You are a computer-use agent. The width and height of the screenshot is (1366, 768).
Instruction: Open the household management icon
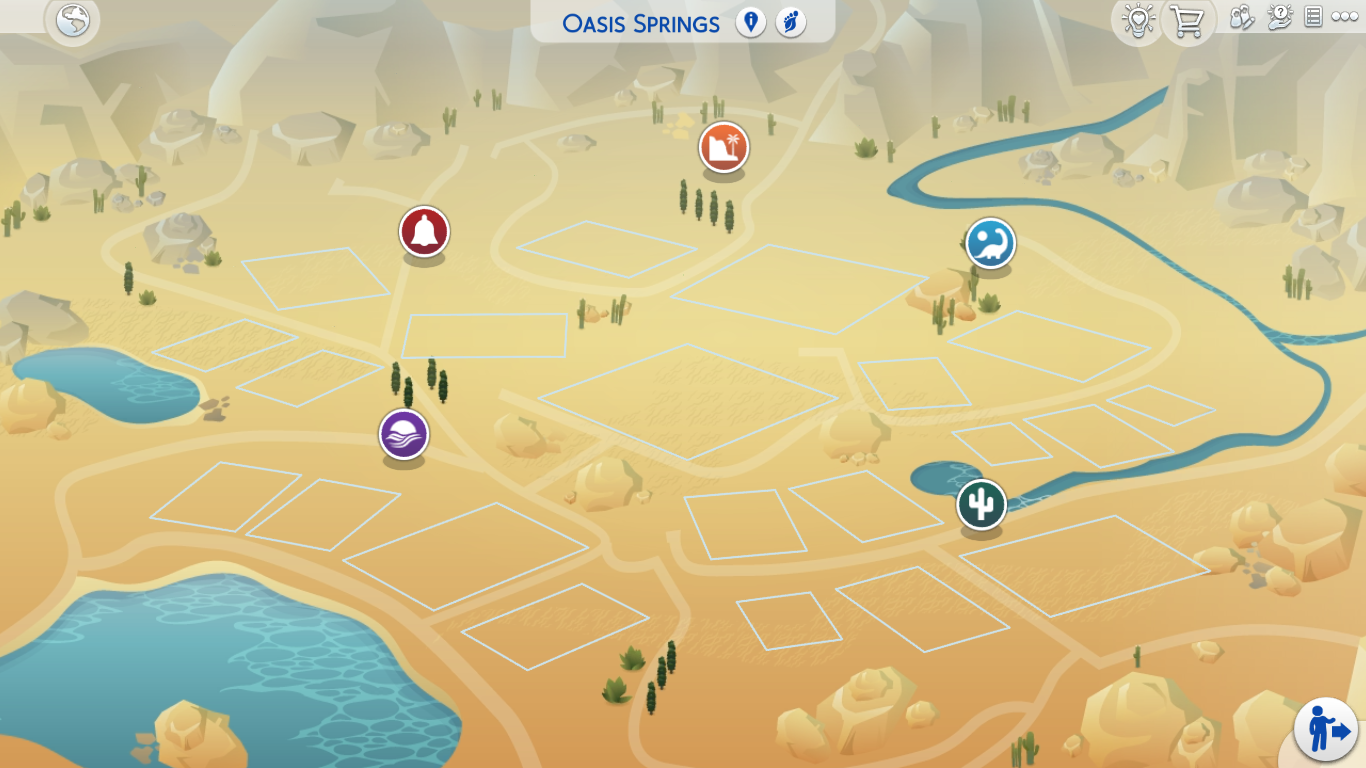click(1241, 18)
